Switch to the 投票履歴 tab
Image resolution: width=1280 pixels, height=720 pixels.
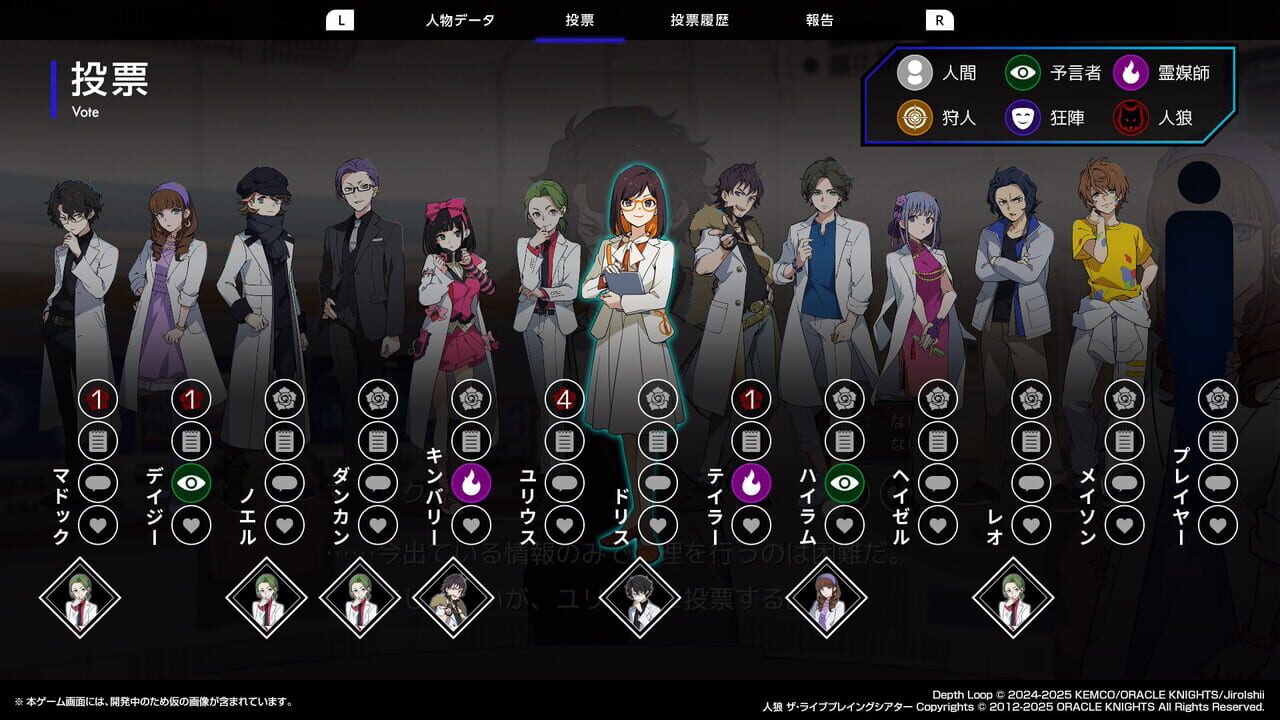point(700,19)
